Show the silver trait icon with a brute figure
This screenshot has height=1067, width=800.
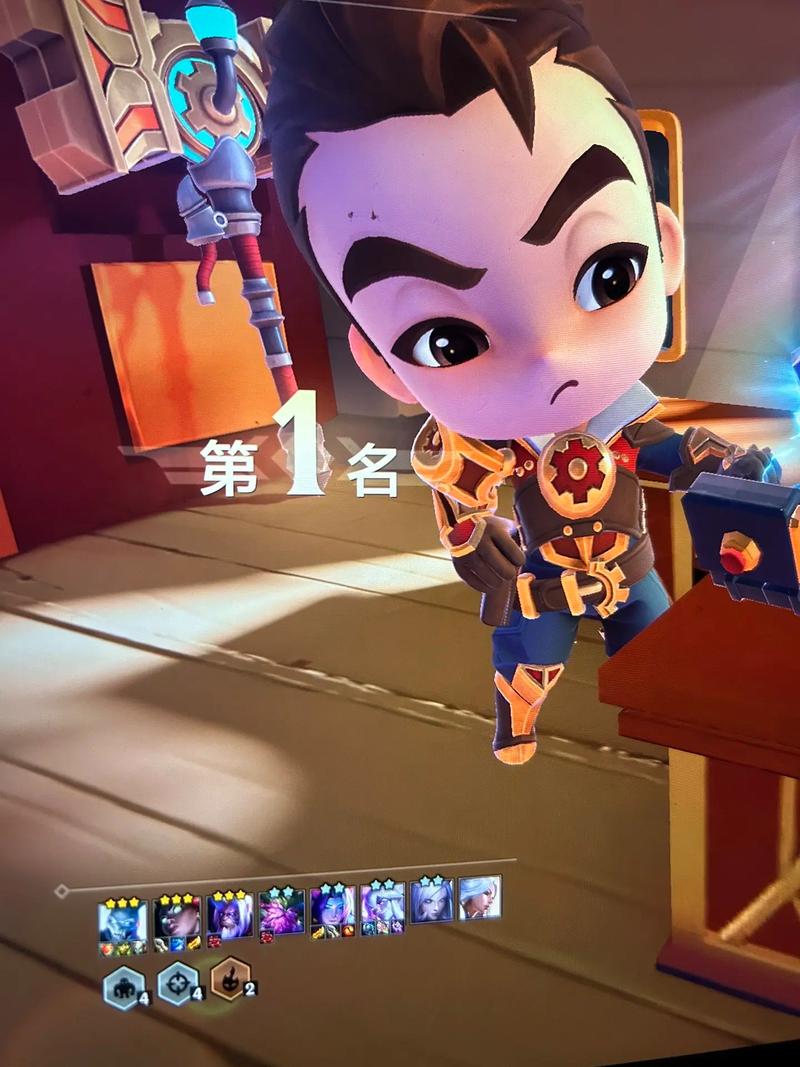[x=122, y=988]
